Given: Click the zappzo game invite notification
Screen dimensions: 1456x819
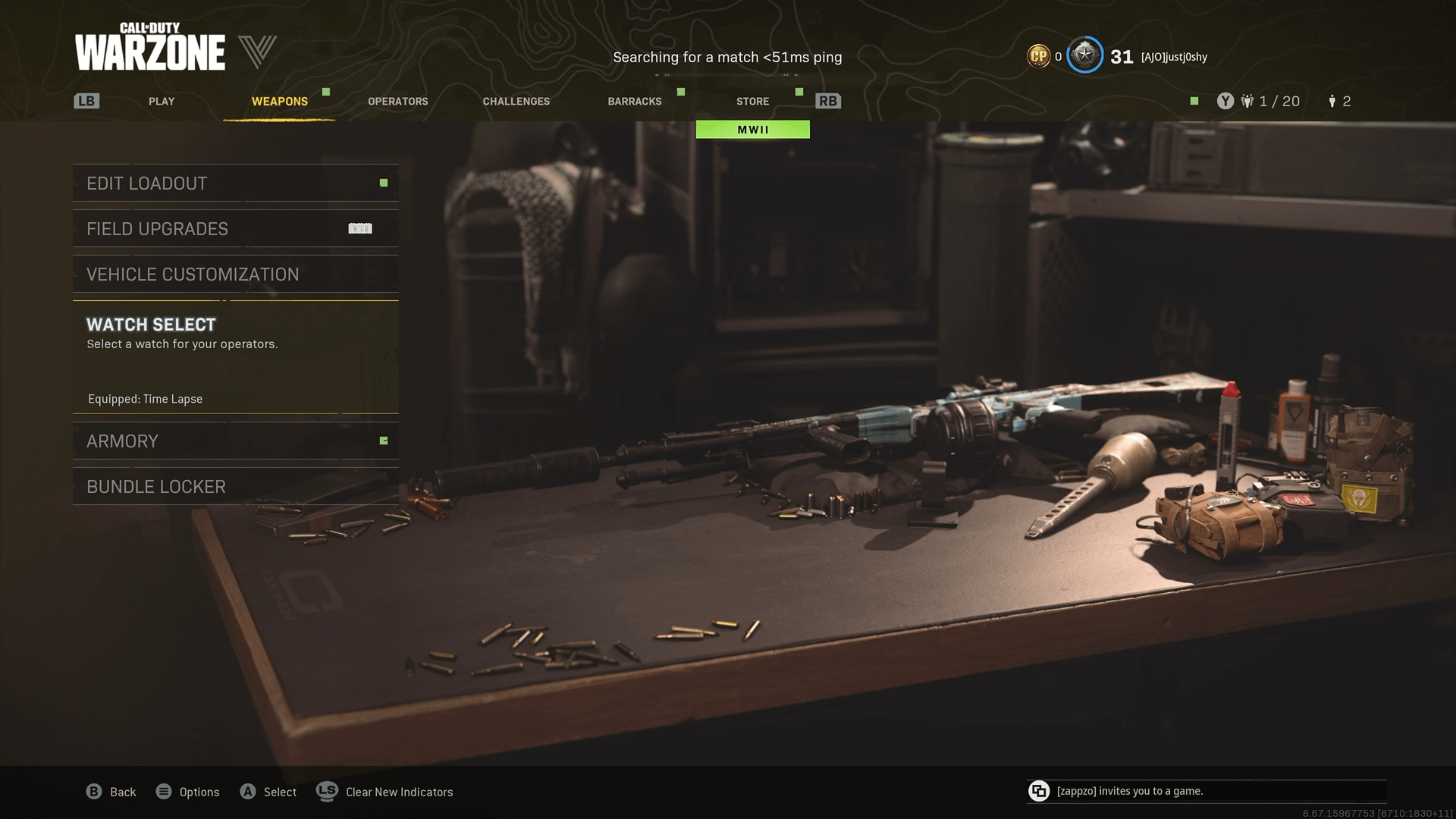Looking at the screenshot, I should (1206, 791).
